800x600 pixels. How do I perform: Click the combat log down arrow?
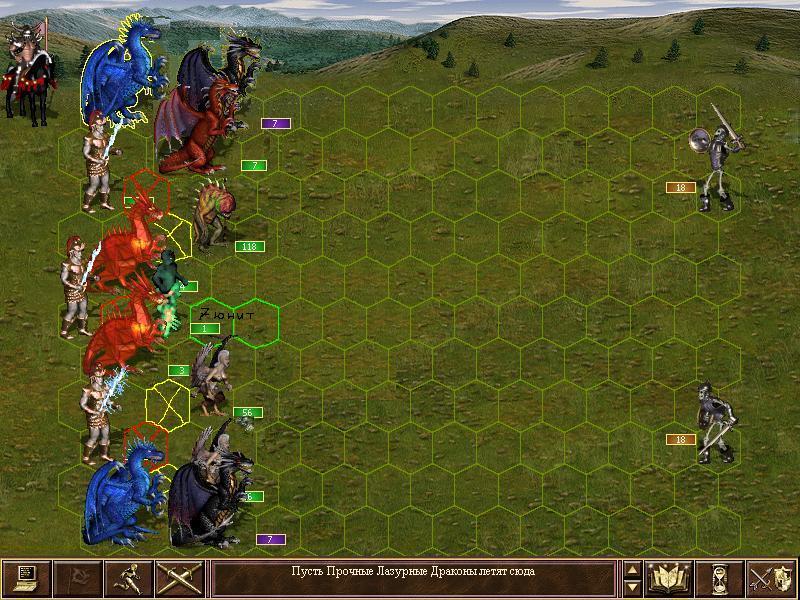click(x=632, y=587)
